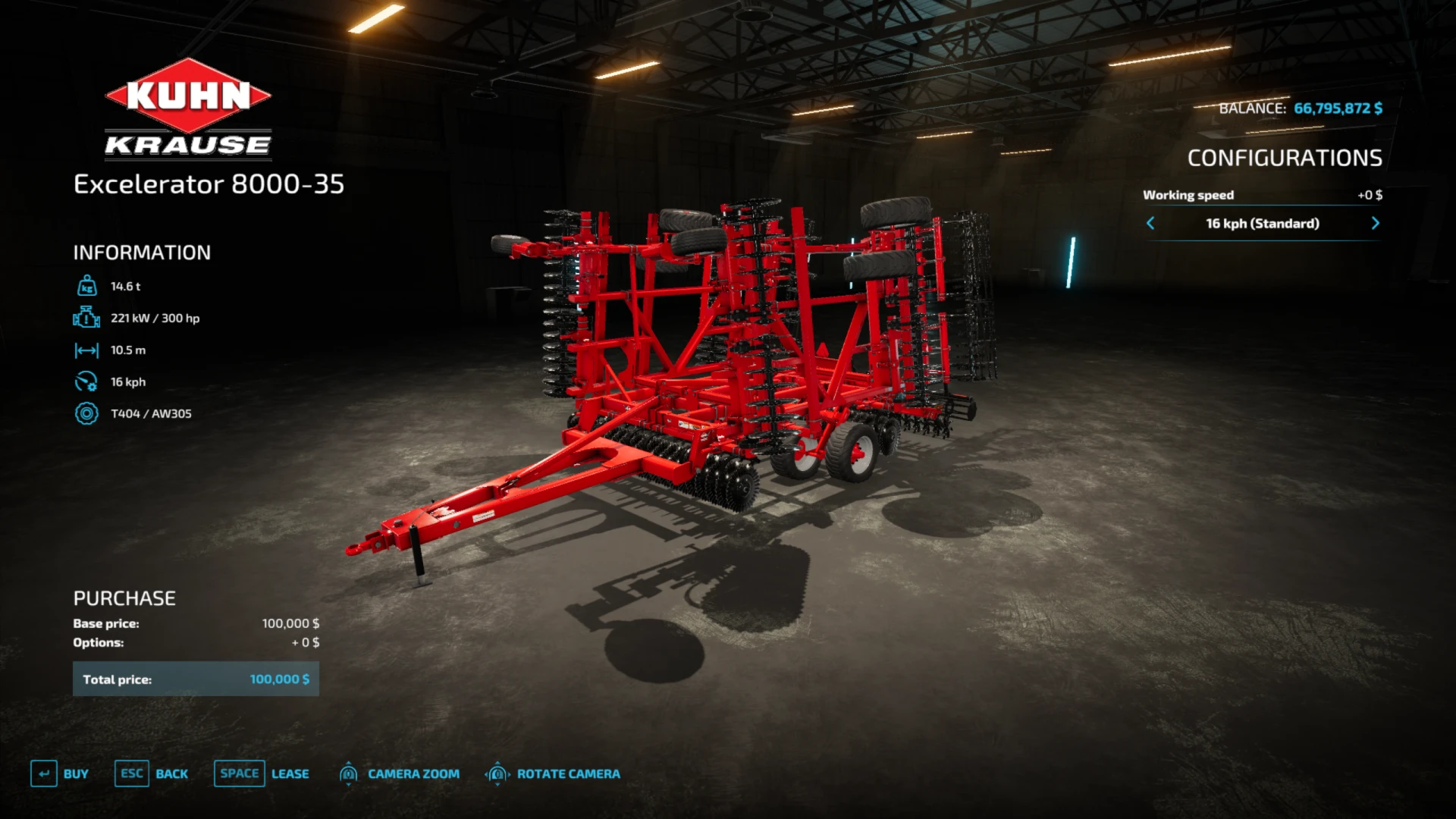
Task: Click the speedometer icon beside 16 kph
Action: [x=88, y=382]
